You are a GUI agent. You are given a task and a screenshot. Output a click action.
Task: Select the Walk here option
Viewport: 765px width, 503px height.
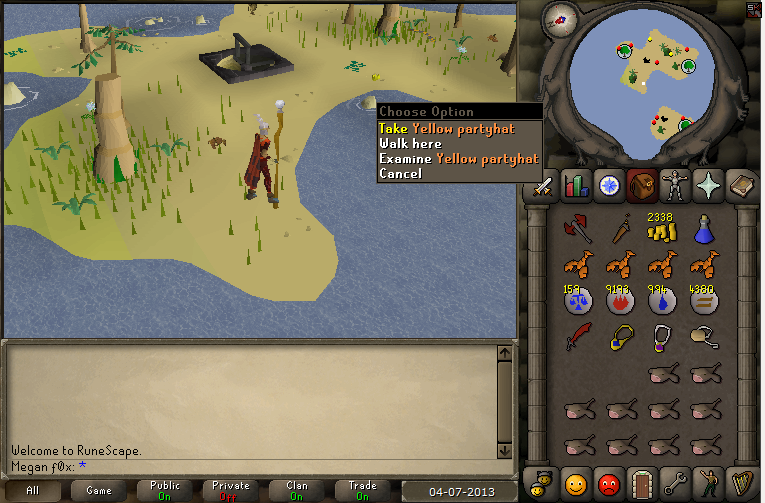[410, 143]
